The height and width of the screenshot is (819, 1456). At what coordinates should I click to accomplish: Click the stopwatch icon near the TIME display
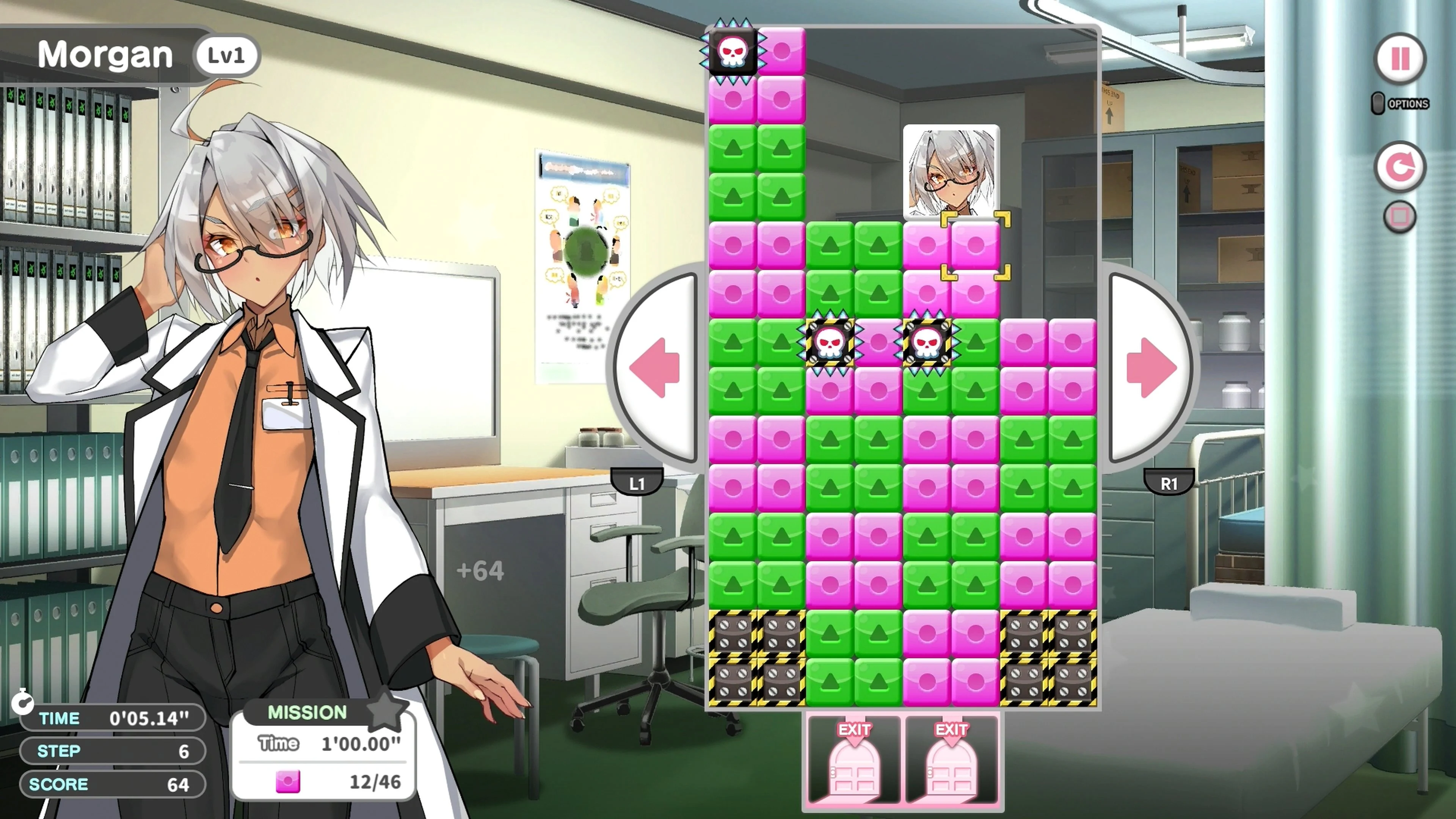pos(23,704)
